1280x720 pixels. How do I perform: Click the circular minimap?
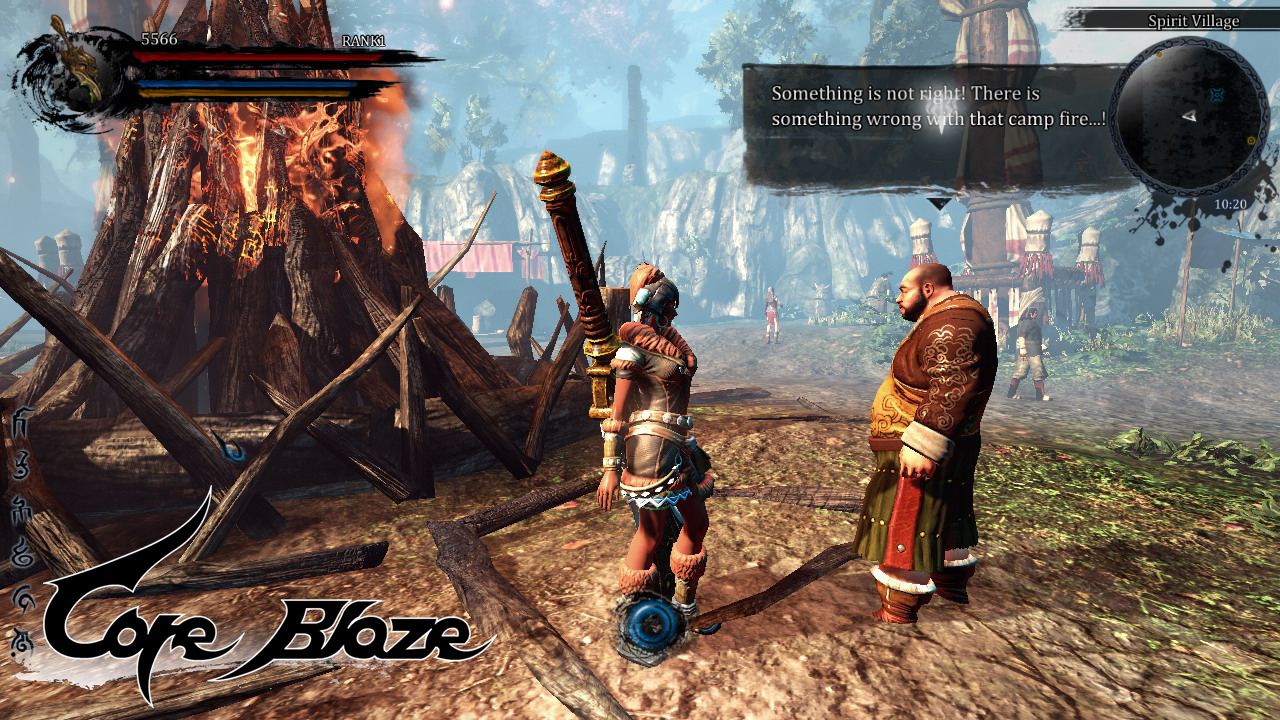[x=1188, y=117]
